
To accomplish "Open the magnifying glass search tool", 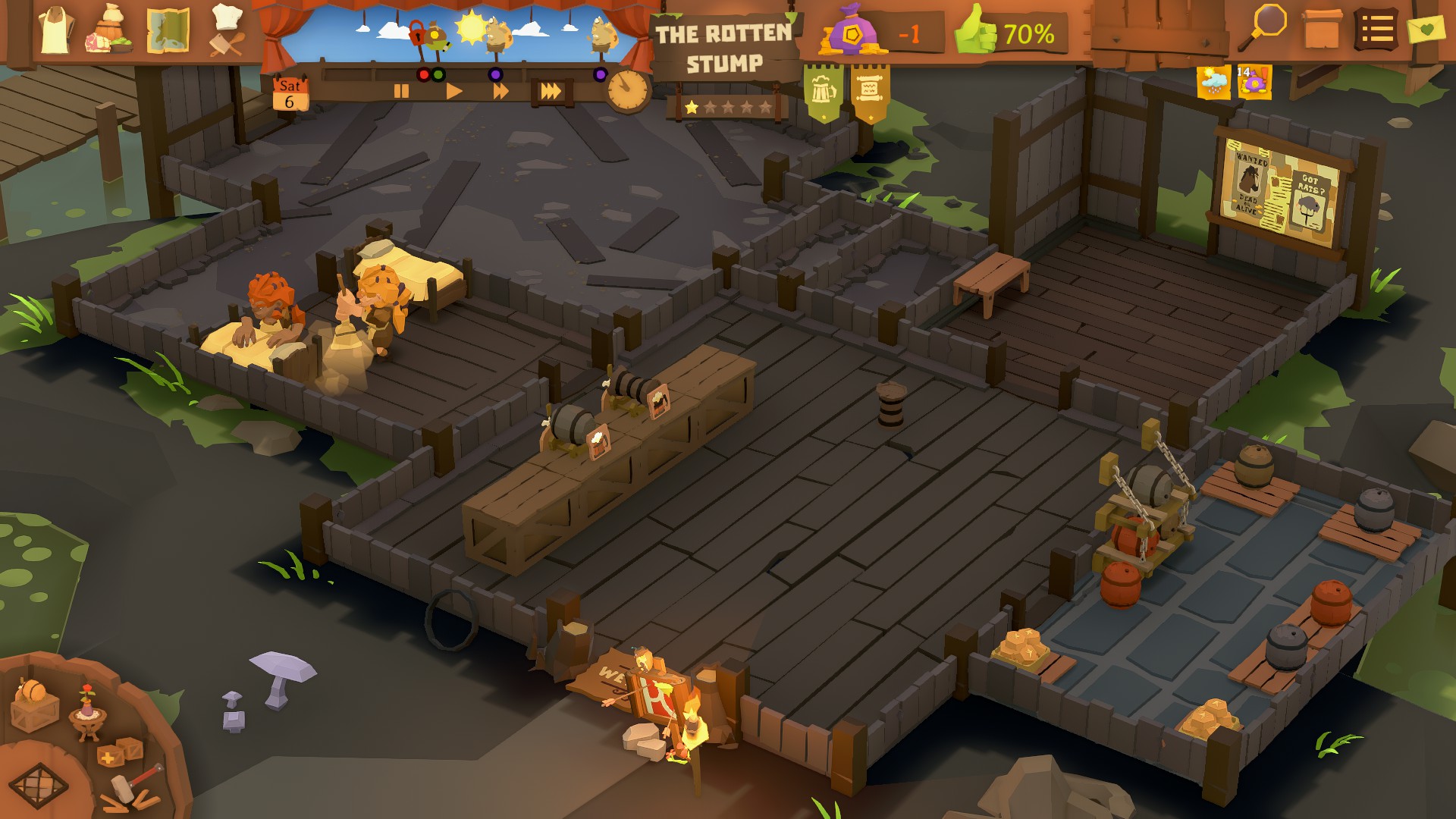I will click(1265, 27).
